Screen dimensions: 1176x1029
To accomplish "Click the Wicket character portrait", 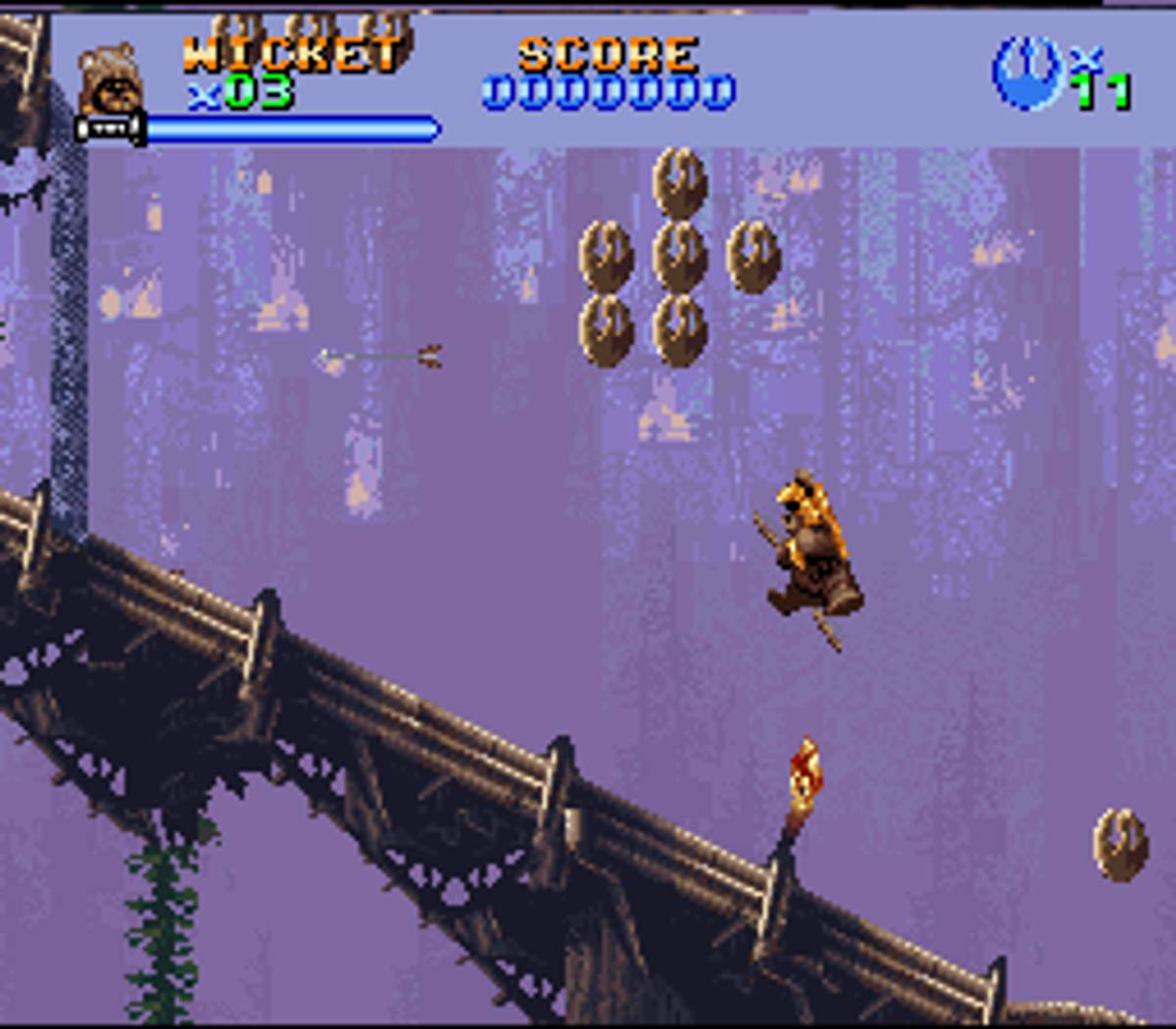I will (110, 78).
